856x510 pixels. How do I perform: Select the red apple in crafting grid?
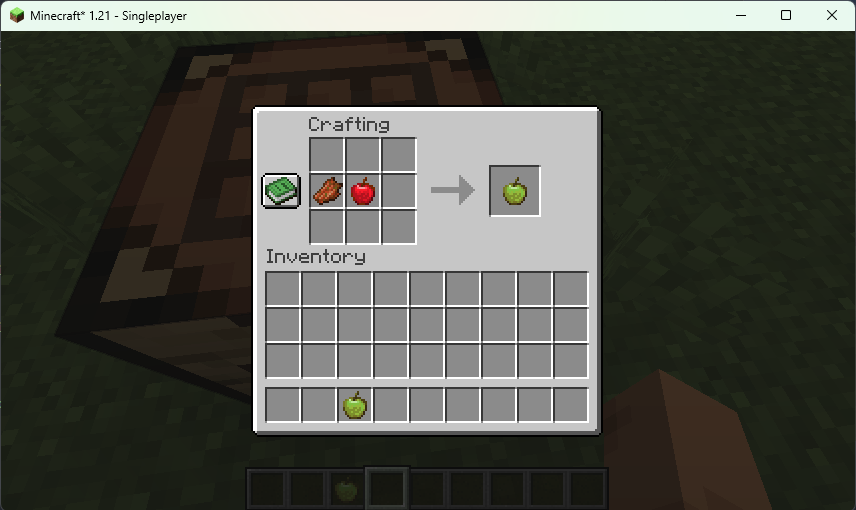coord(363,190)
